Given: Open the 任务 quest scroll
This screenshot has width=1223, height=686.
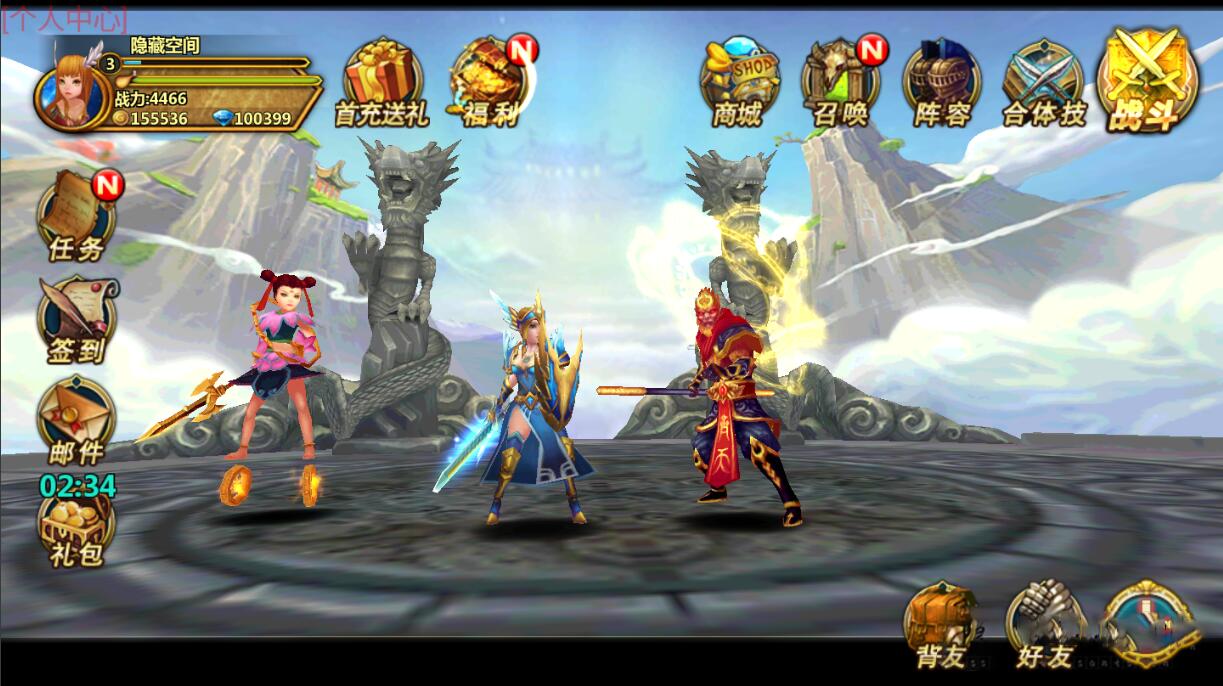Looking at the screenshot, I should point(77,215).
